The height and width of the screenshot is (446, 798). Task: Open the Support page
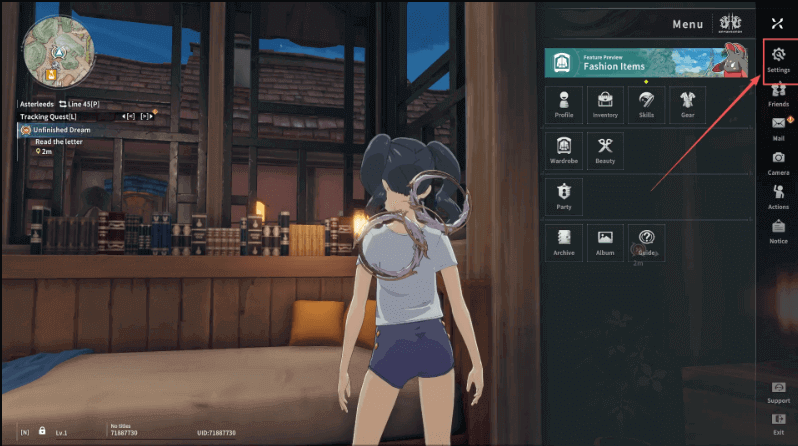tap(778, 390)
